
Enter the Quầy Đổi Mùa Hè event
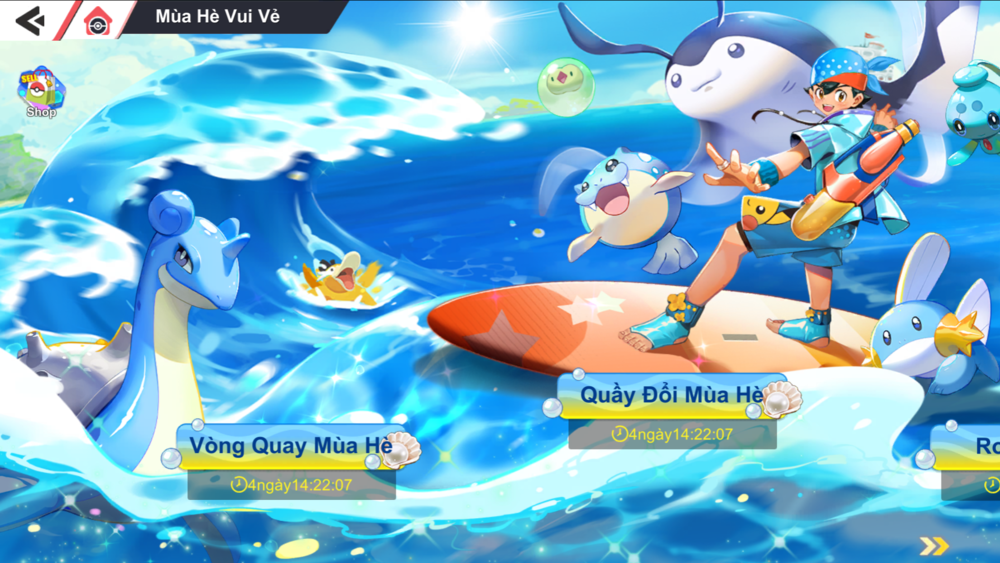click(673, 395)
